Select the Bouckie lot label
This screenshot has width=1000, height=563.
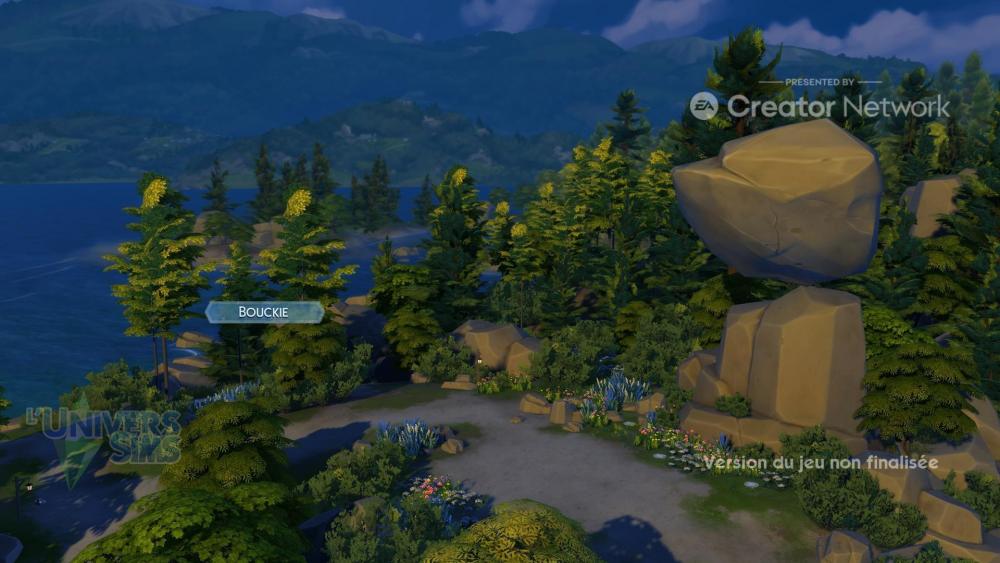(264, 312)
